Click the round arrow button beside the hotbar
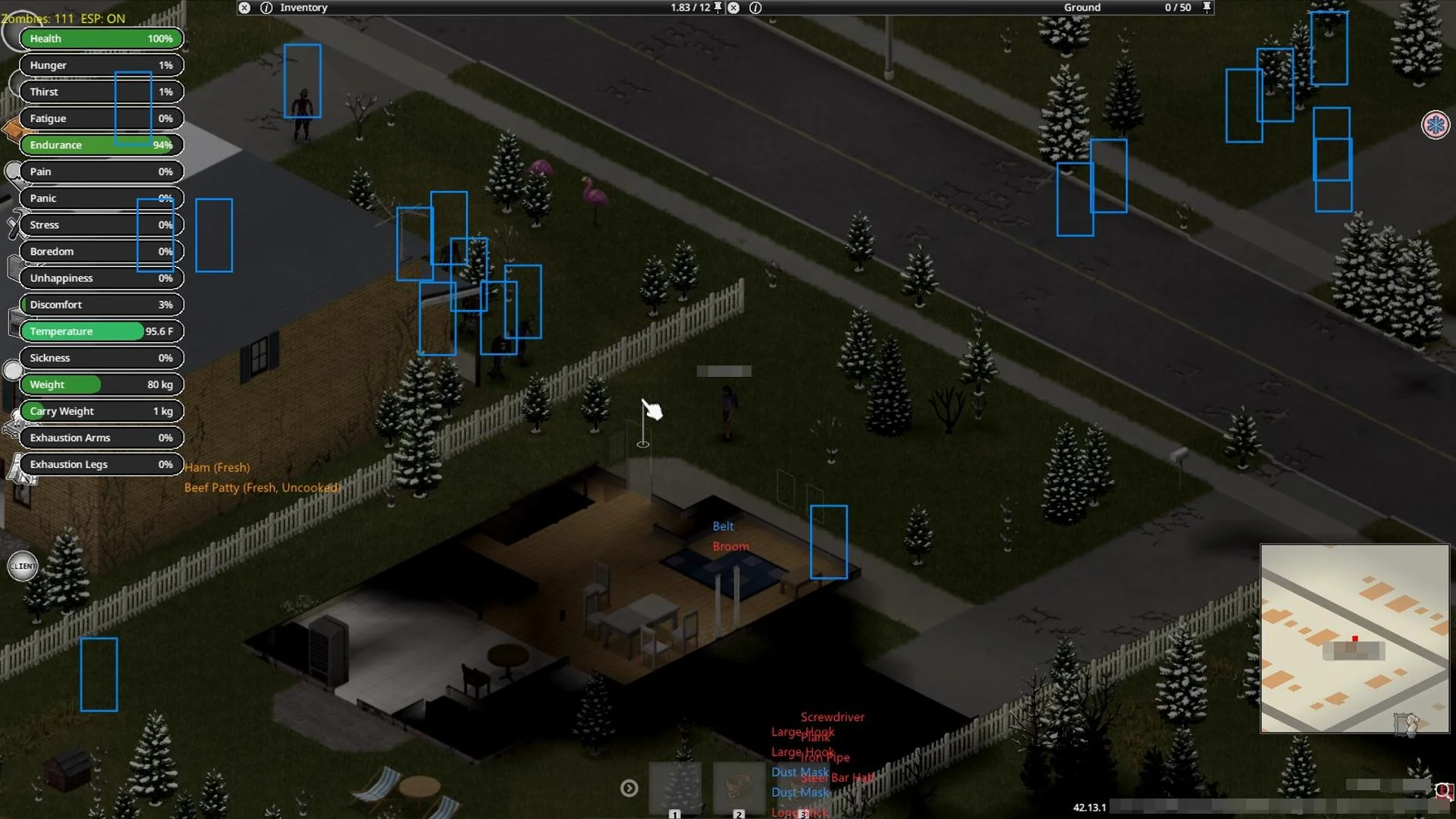 (629, 789)
